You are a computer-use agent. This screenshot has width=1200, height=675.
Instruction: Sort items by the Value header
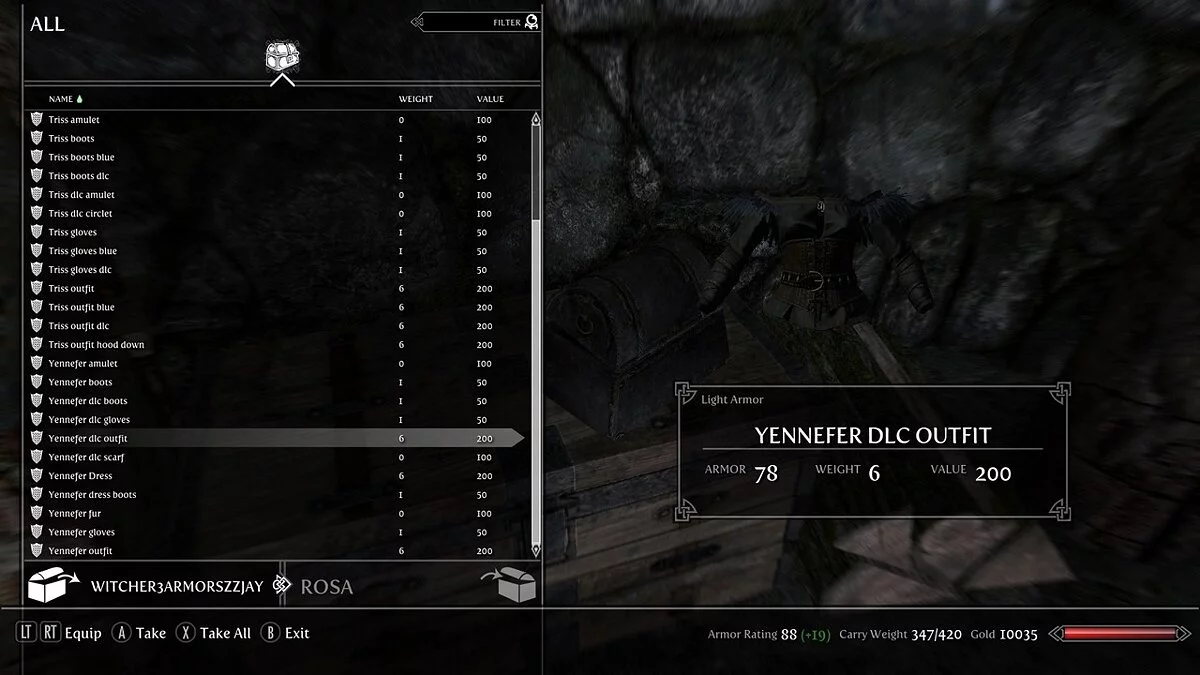(x=490, y=99)
